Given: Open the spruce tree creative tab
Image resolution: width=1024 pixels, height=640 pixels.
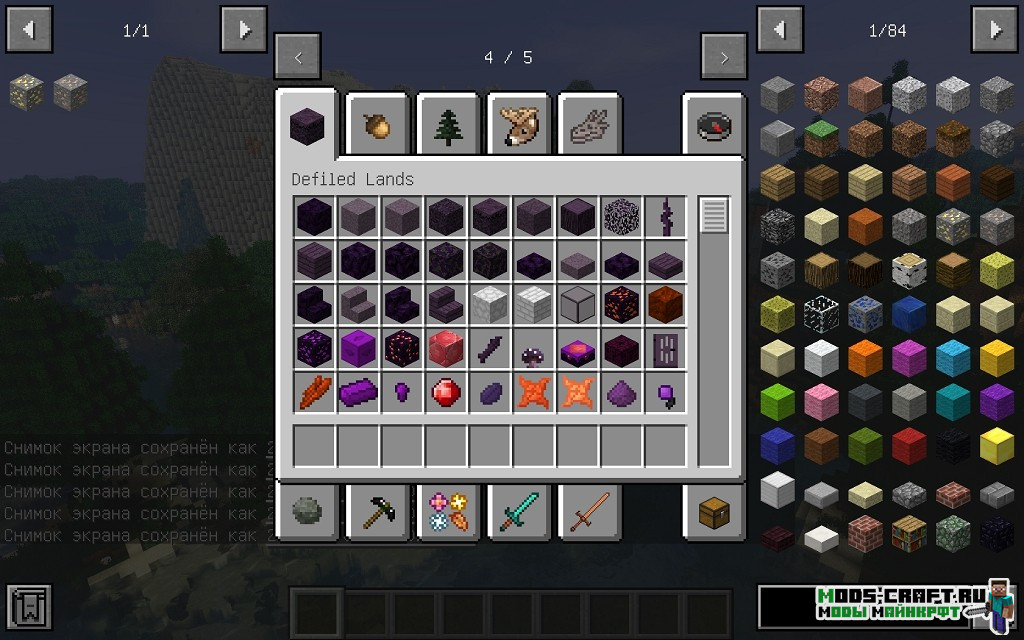Looking at the screenshot, I should point(448,124).
